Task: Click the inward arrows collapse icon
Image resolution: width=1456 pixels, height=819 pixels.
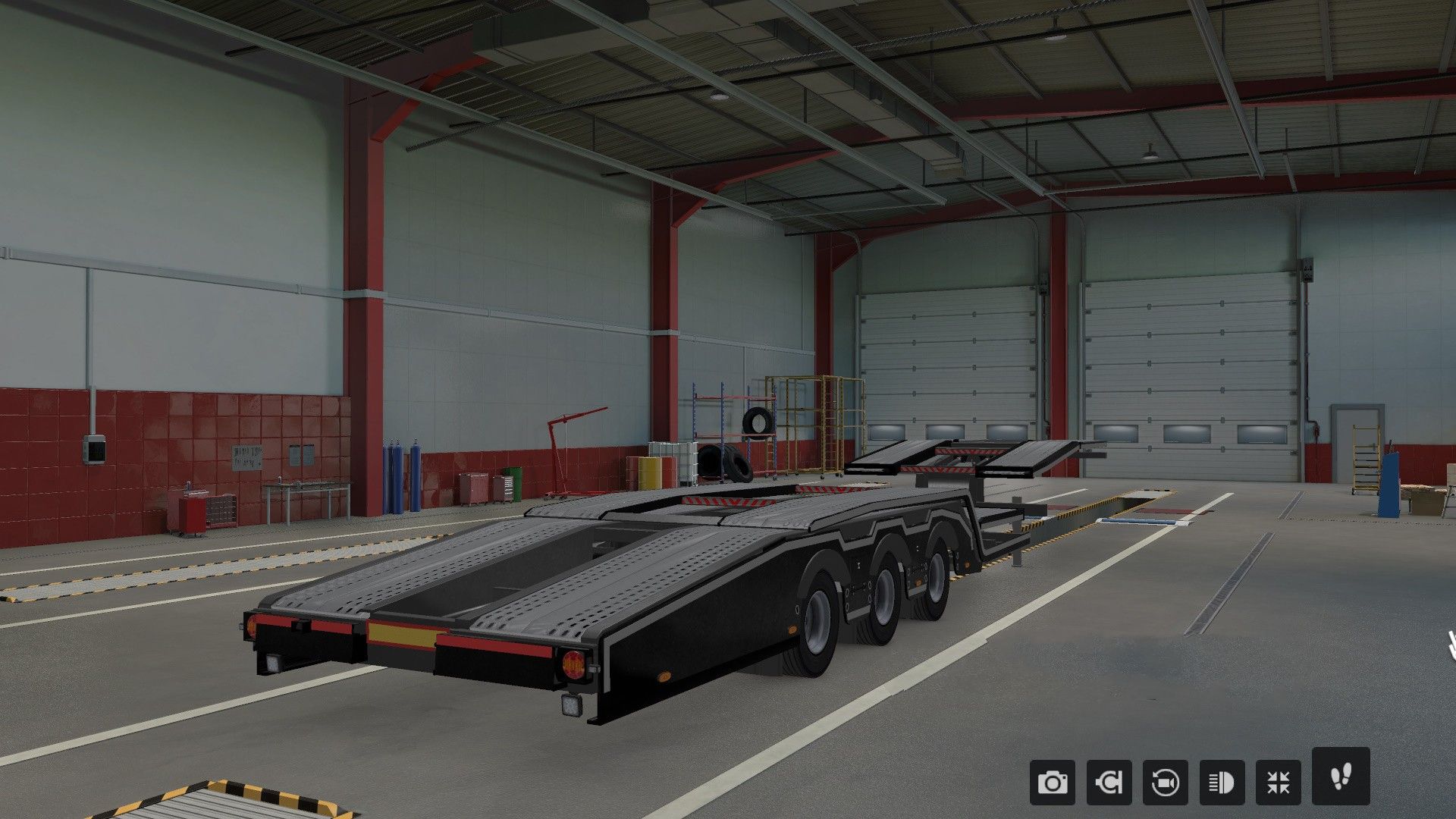Action: point(1278,782)
